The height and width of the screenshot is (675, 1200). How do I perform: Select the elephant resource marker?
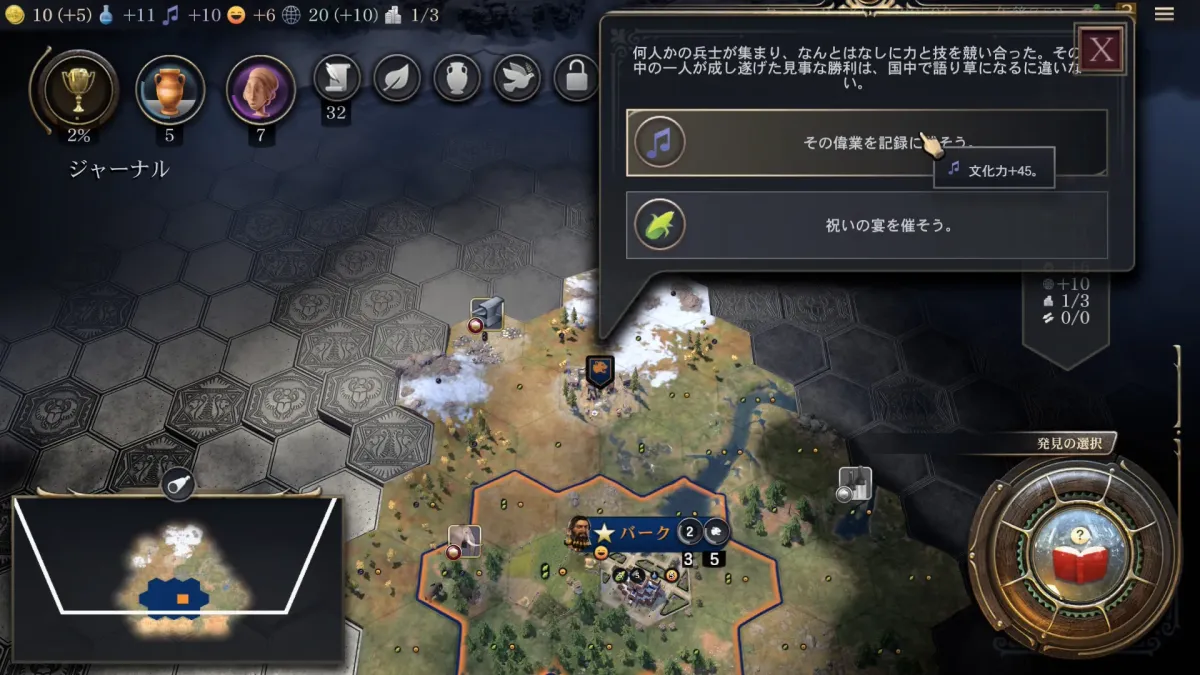pyautogui.click(x=464, y=541)
